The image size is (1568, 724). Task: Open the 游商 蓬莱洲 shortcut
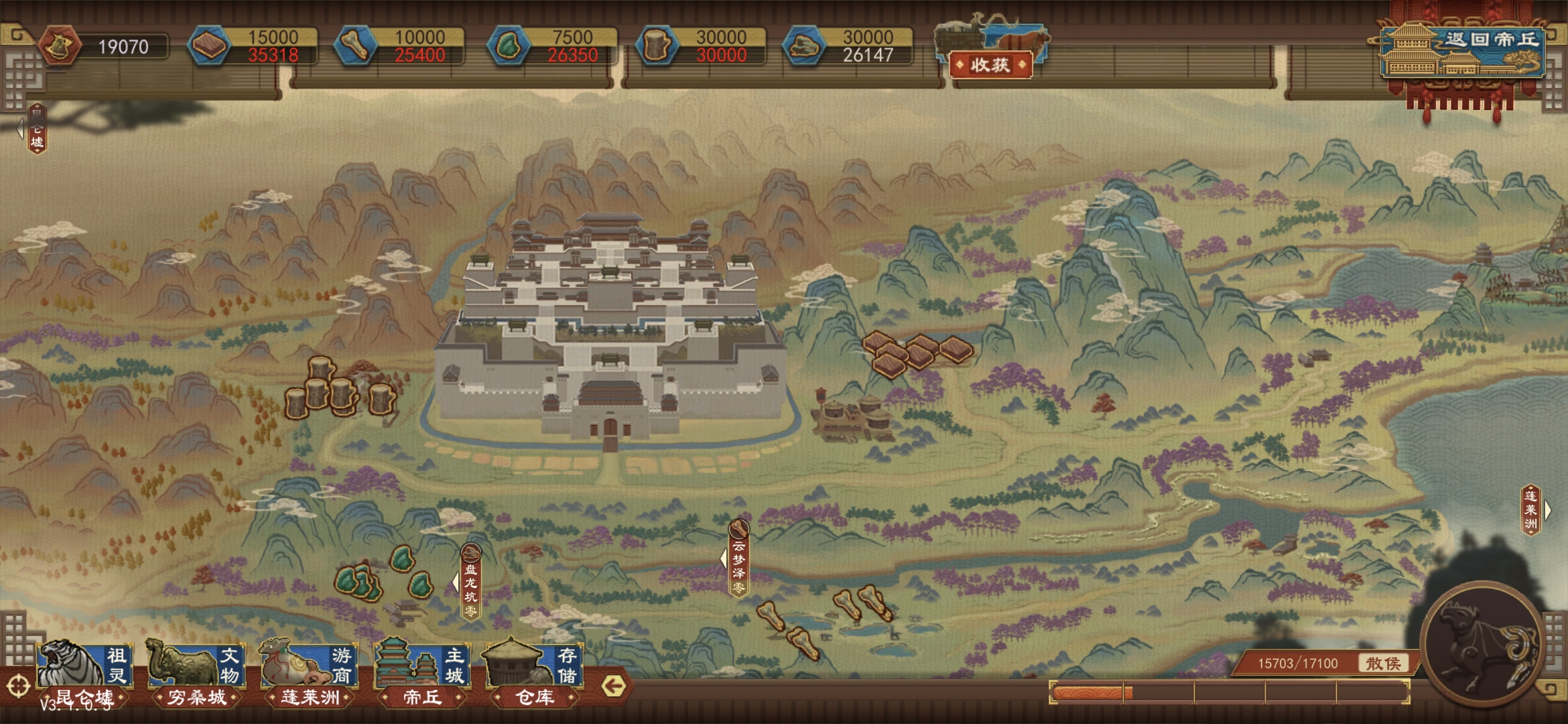point(310,672)
